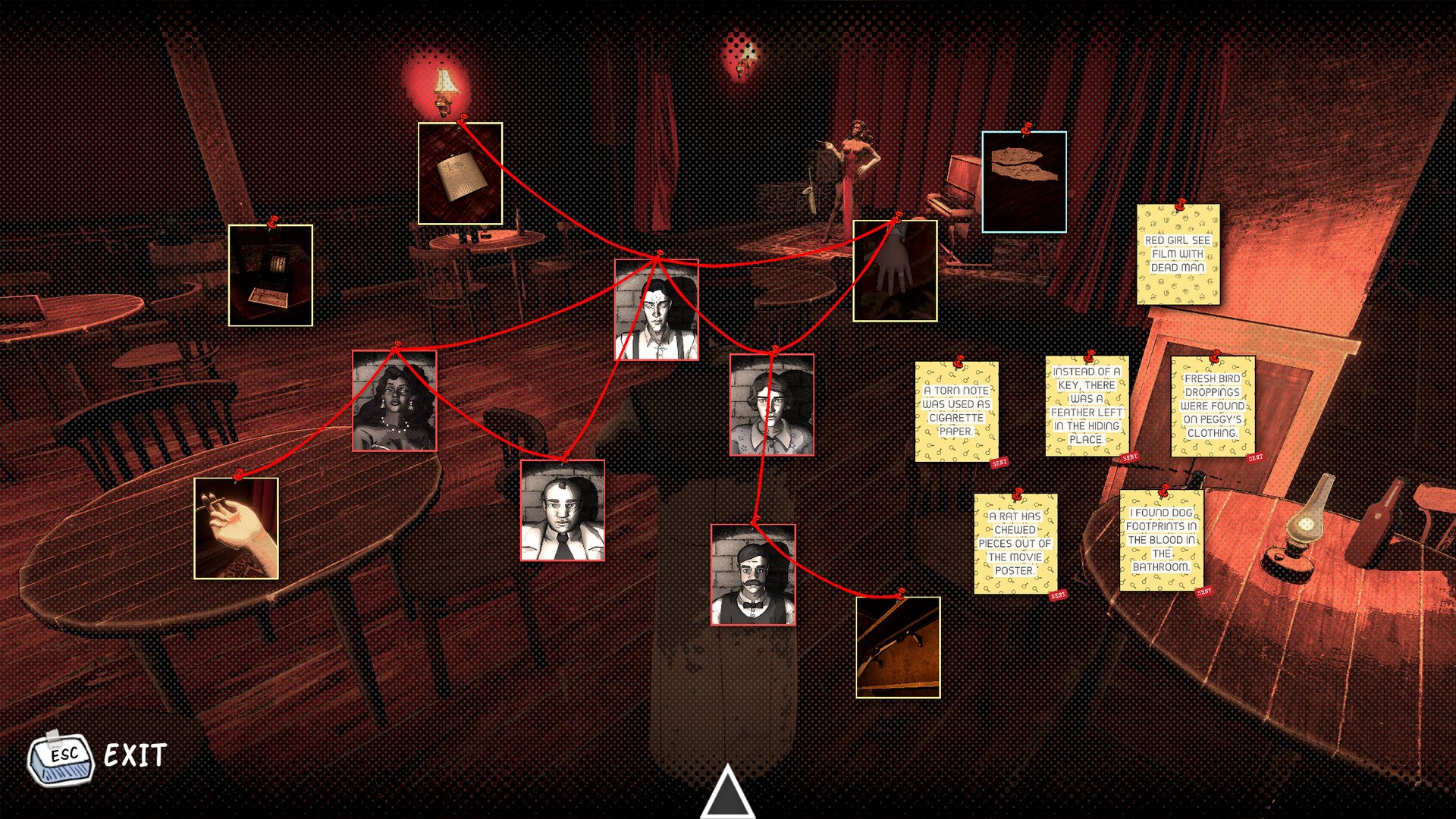Select the dark box evidence photo

point(271,275)
